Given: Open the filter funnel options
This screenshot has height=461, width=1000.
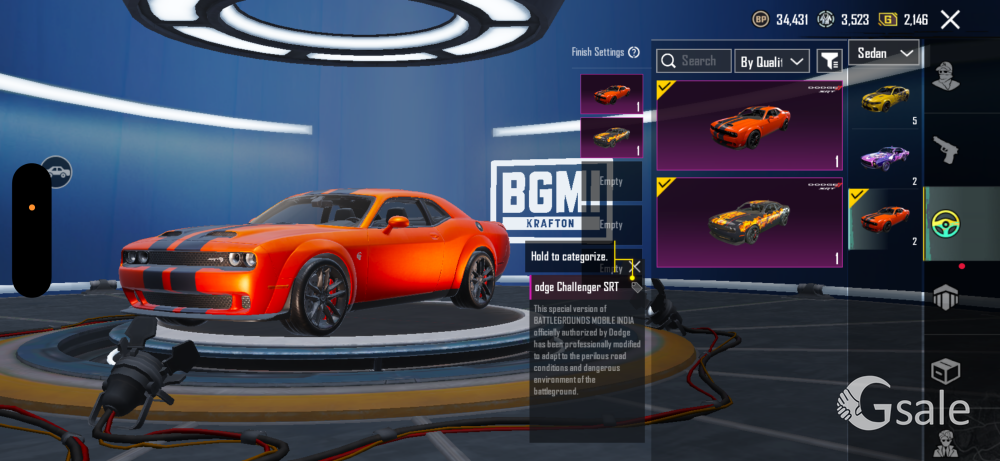Looking at the screenshot, I should (x=829, y=61).
